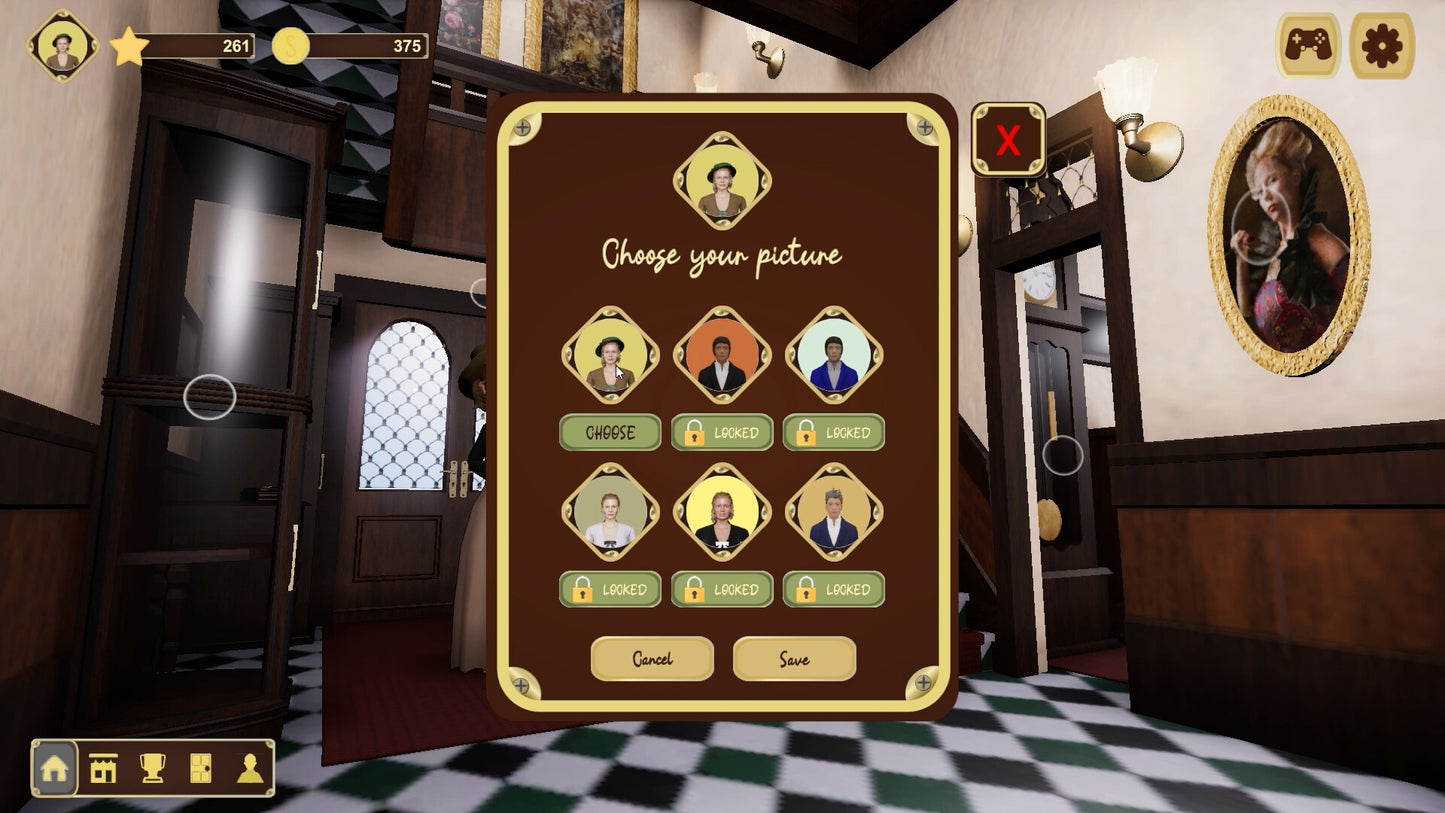Cancel the picture selection

pyautogui.click(x=652, y=659)
